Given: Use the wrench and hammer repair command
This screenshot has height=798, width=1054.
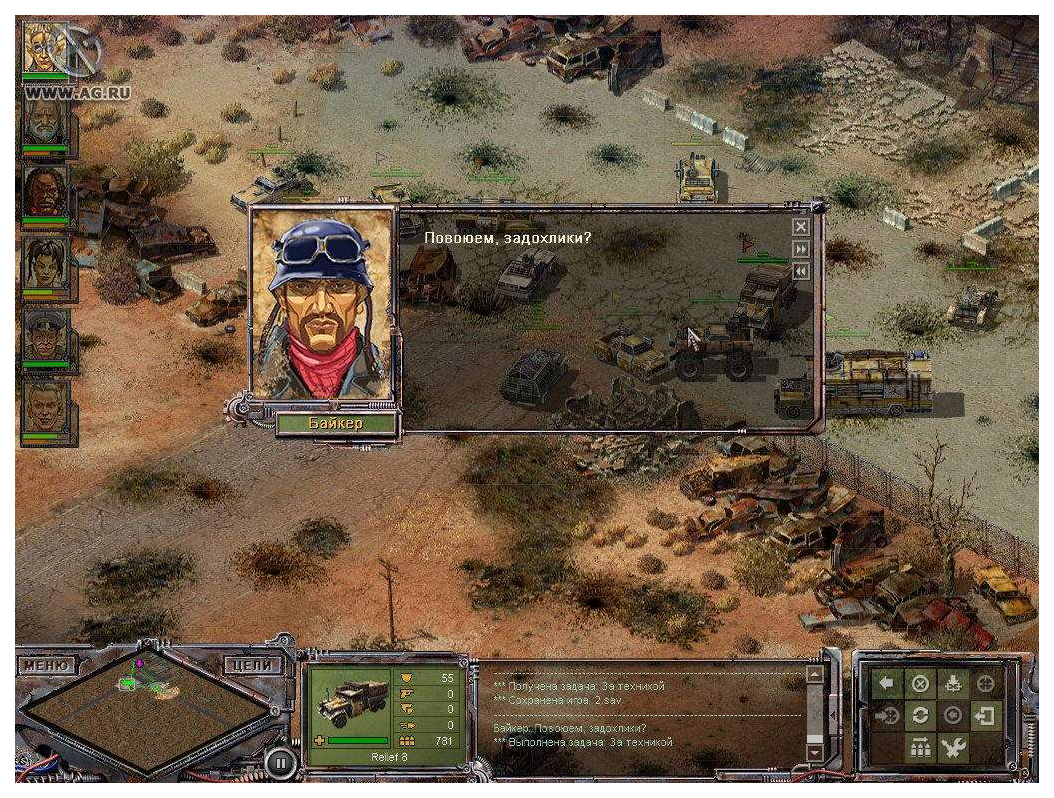Looking at the screenshot, I should 953,748.
